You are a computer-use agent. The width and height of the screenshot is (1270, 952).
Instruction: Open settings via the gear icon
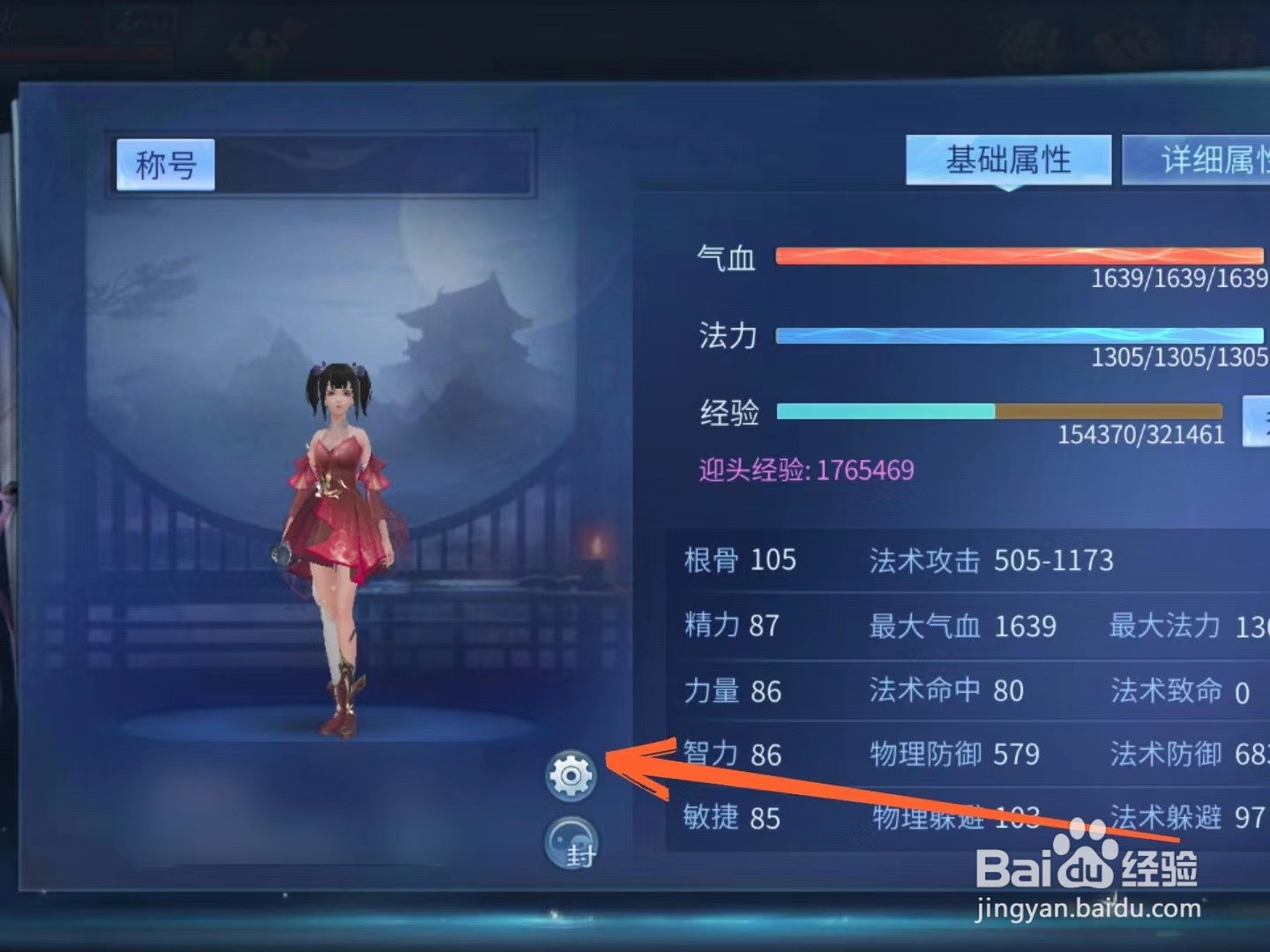pos(572,774)
